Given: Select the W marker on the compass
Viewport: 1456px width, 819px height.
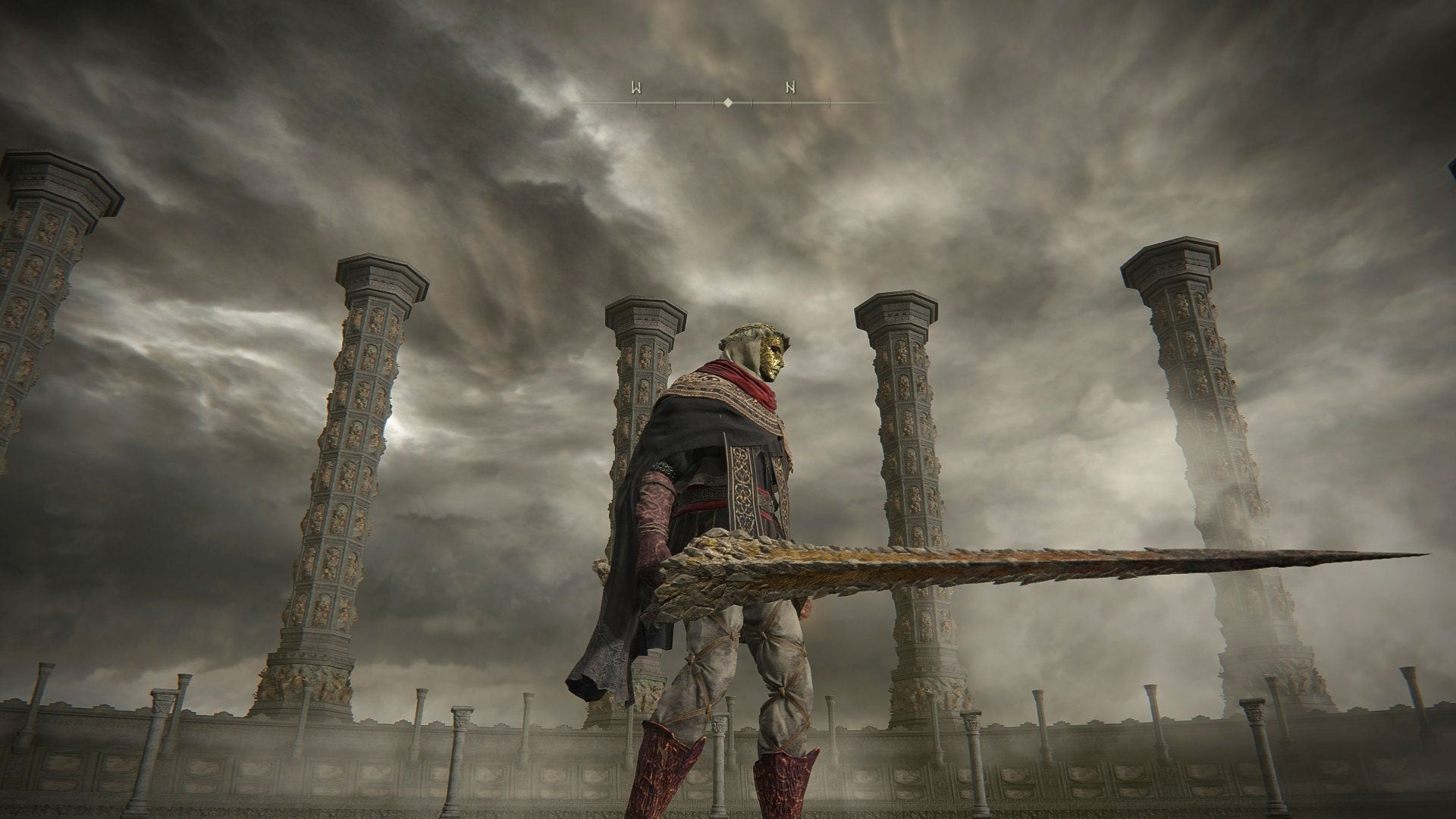Looking at the screenshot, I should tap(636, 87).
